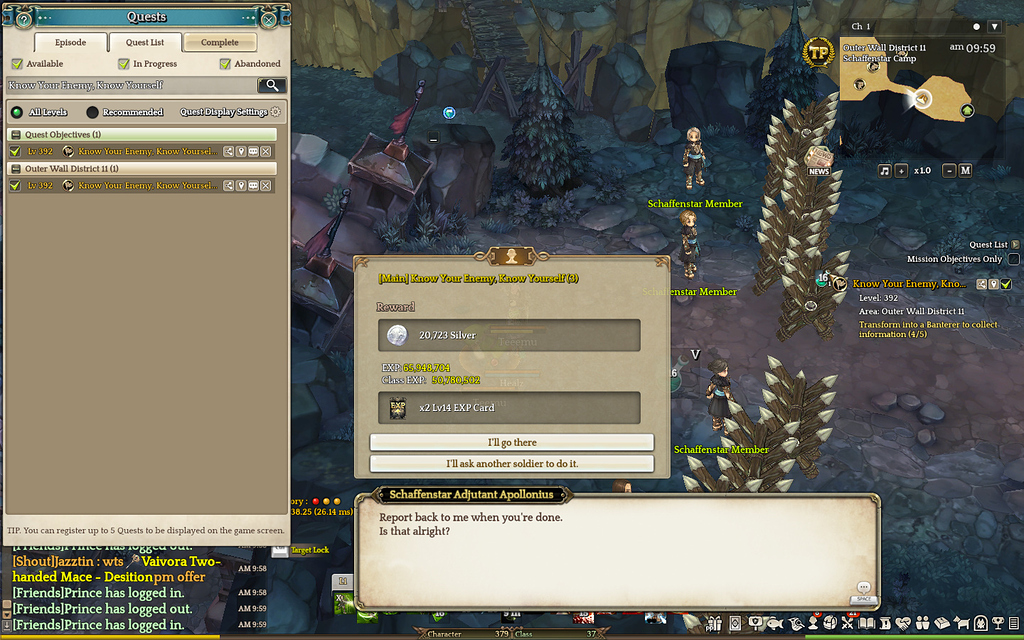
Task: Open Quest Display Settings gear
Action: click(x=276, y=113)
